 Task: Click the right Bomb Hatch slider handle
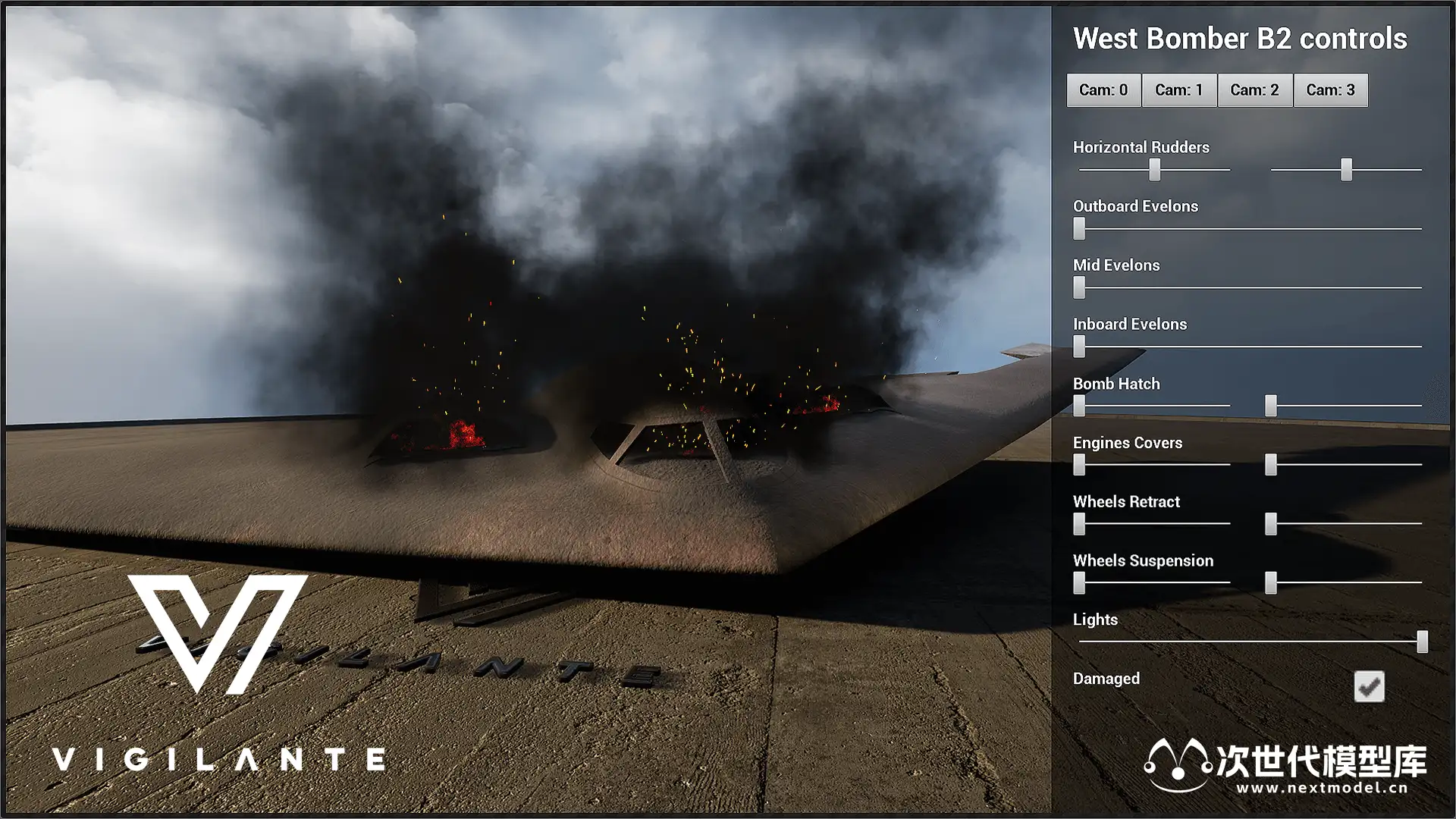[1271, 406]
